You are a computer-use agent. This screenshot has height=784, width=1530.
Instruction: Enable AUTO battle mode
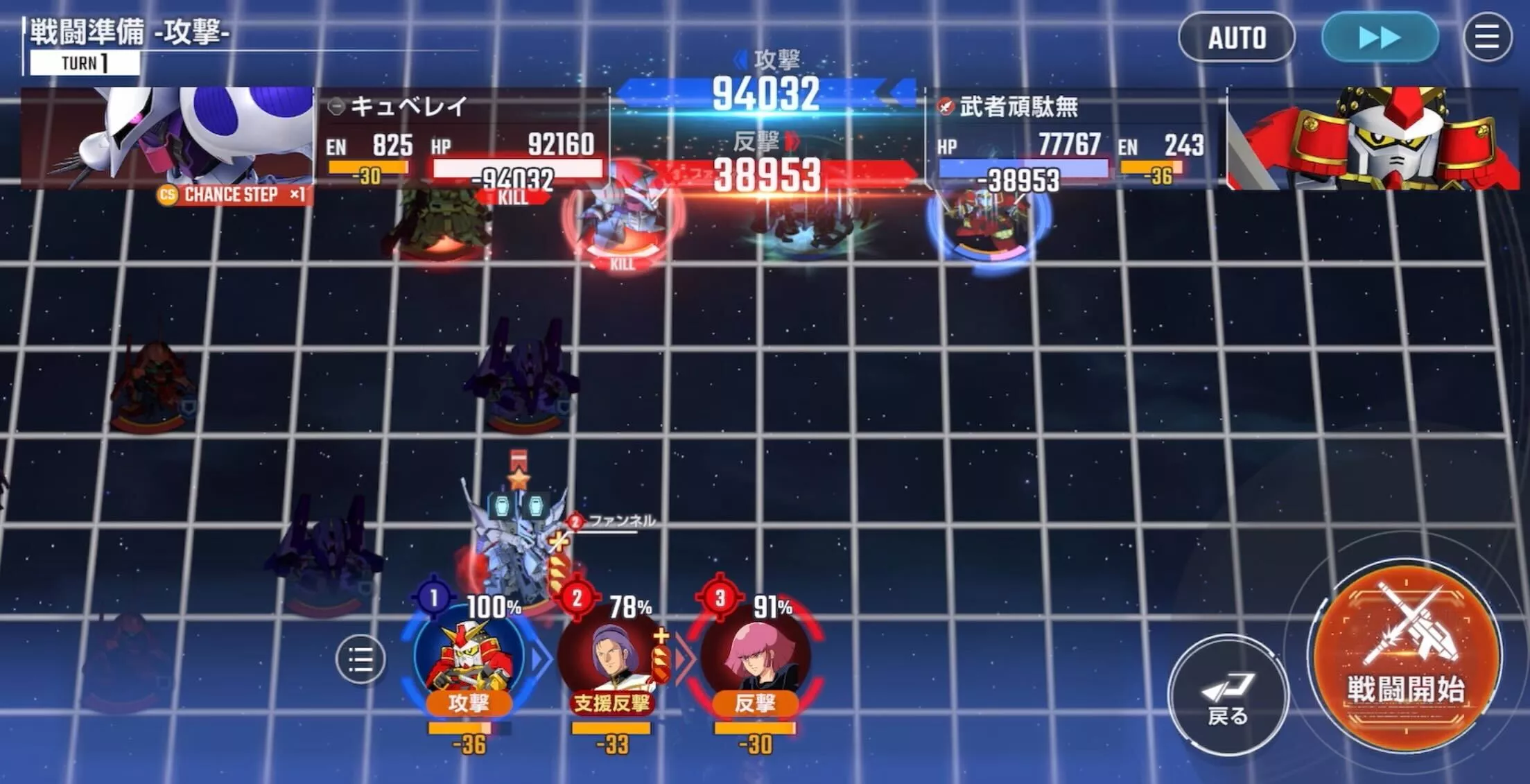point(1236,38)
